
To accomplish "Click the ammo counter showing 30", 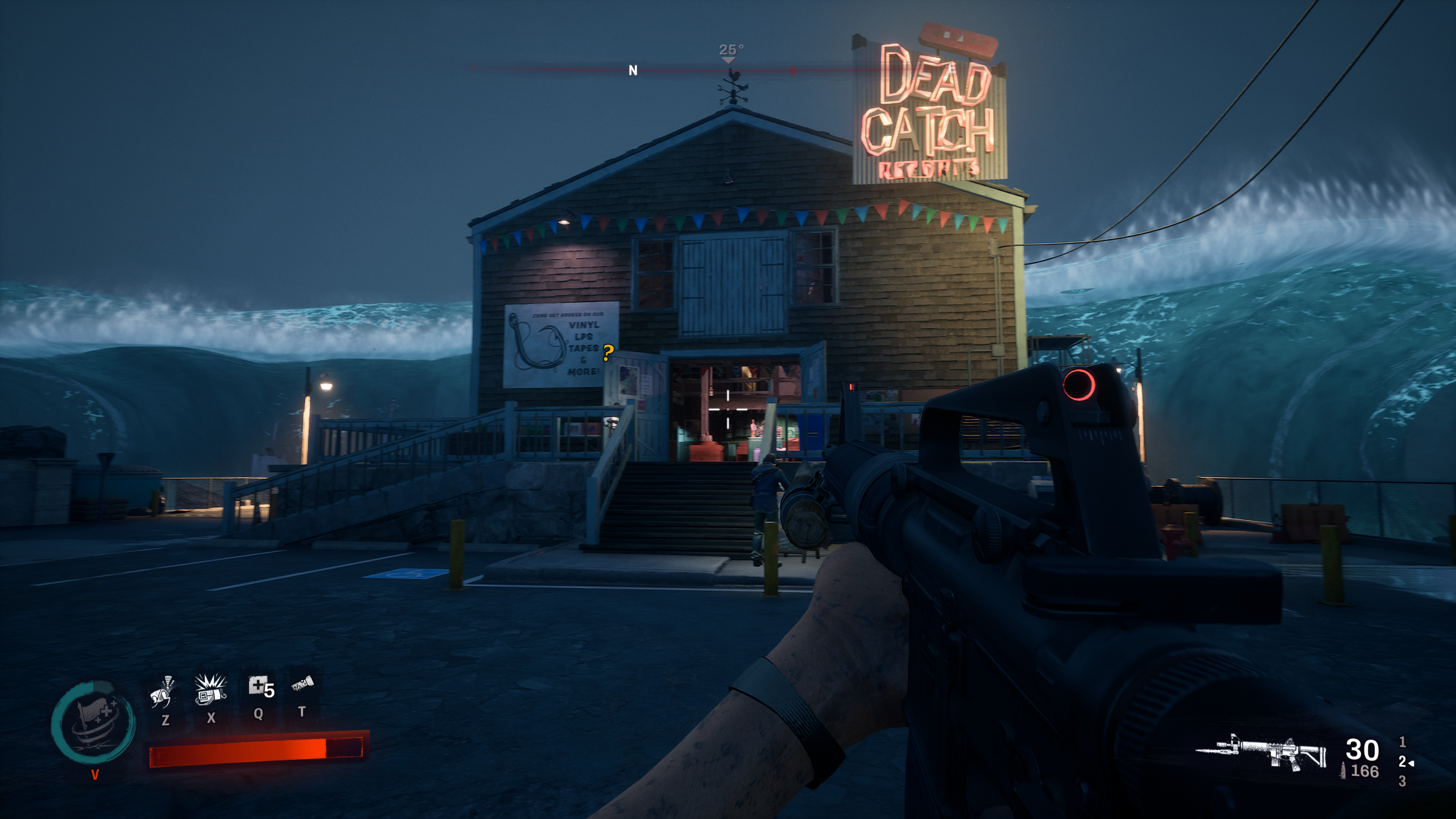I will tap(1362, 750).
